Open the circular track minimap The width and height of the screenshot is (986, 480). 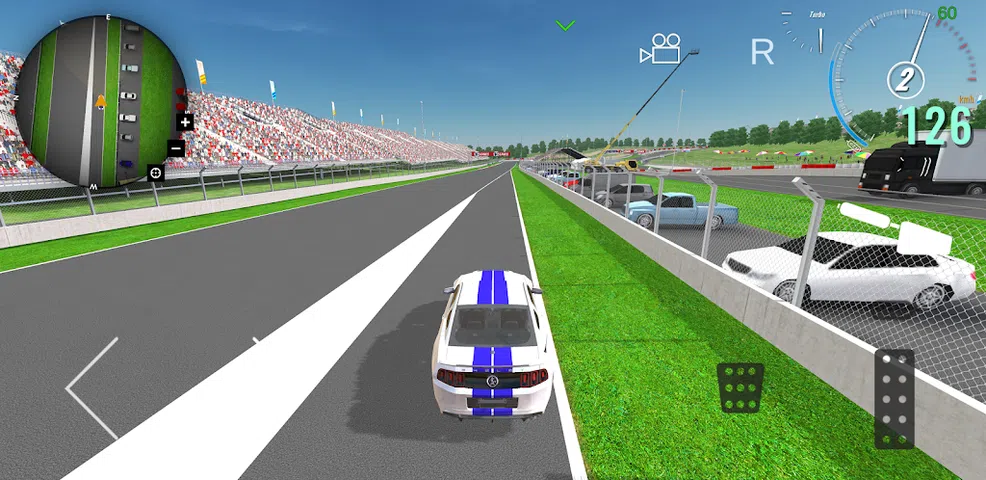[x=100, y=101]
